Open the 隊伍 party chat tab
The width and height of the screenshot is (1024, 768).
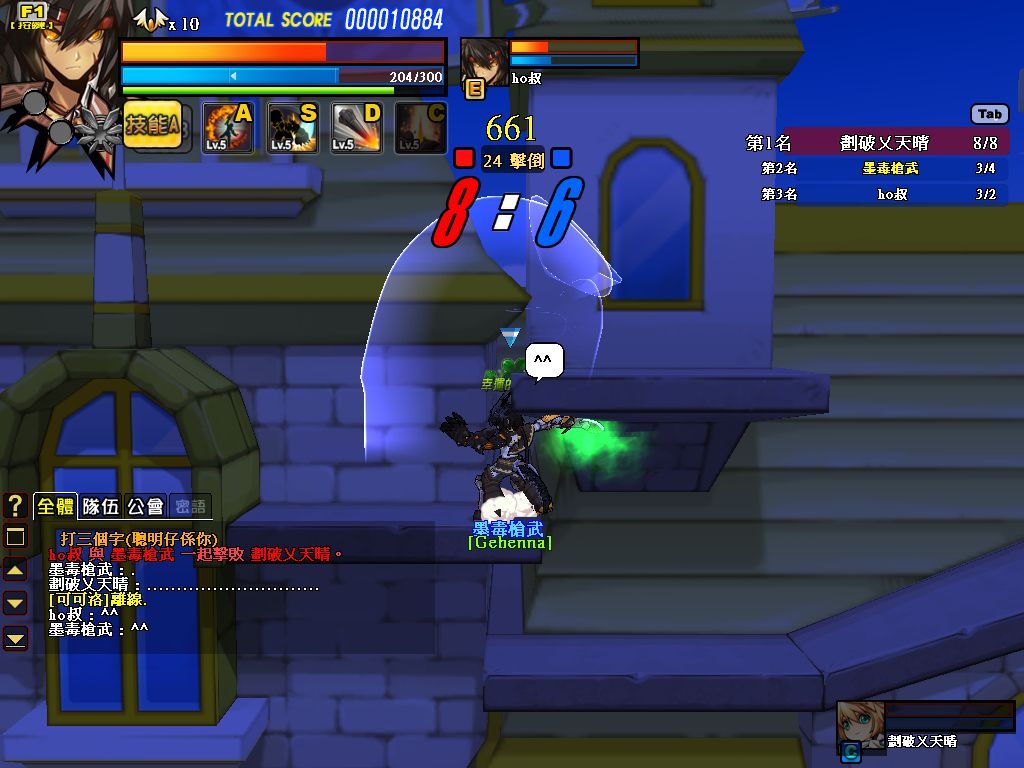pos(100,506)
